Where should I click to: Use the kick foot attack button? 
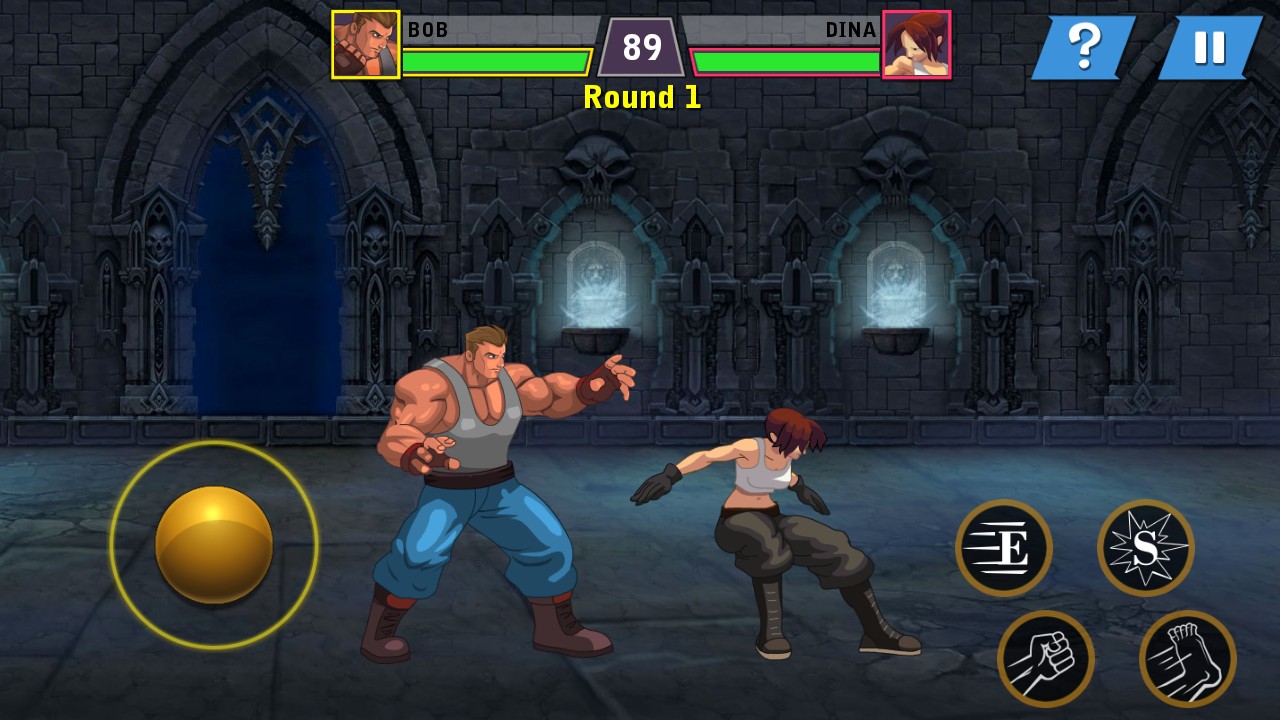click(1188, 659)
